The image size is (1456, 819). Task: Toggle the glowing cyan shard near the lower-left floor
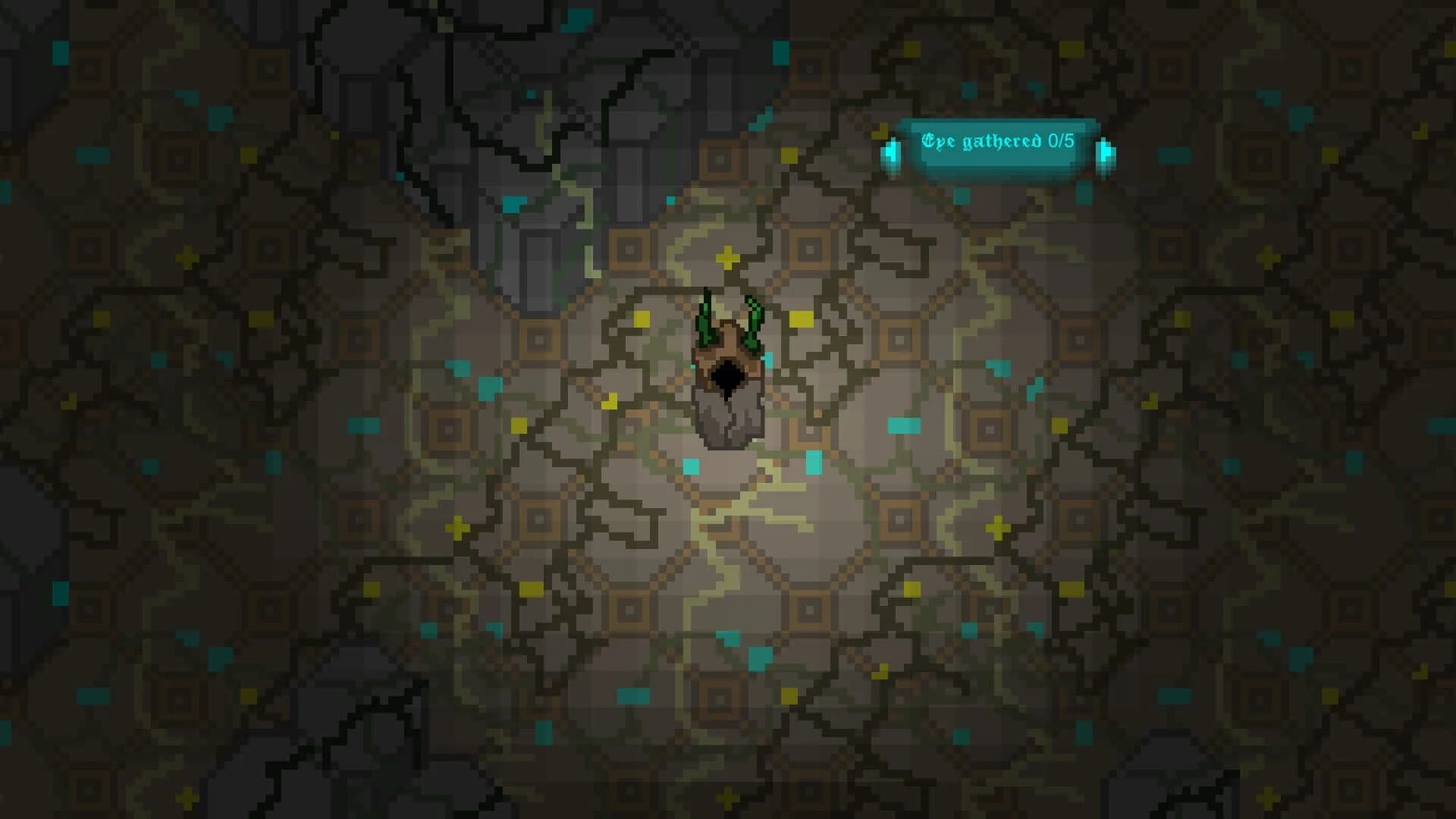point(430,629)
